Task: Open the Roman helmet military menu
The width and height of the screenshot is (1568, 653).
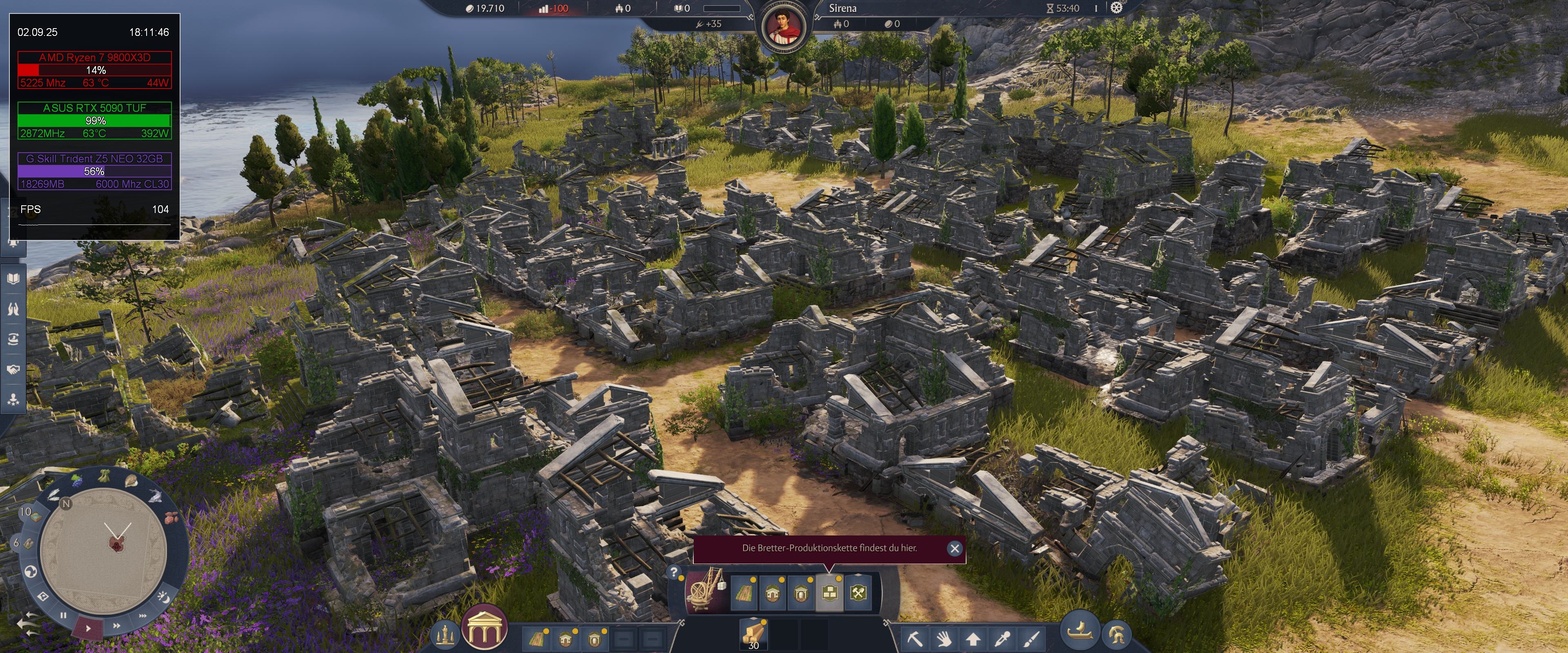Action: pos(1116,634)
